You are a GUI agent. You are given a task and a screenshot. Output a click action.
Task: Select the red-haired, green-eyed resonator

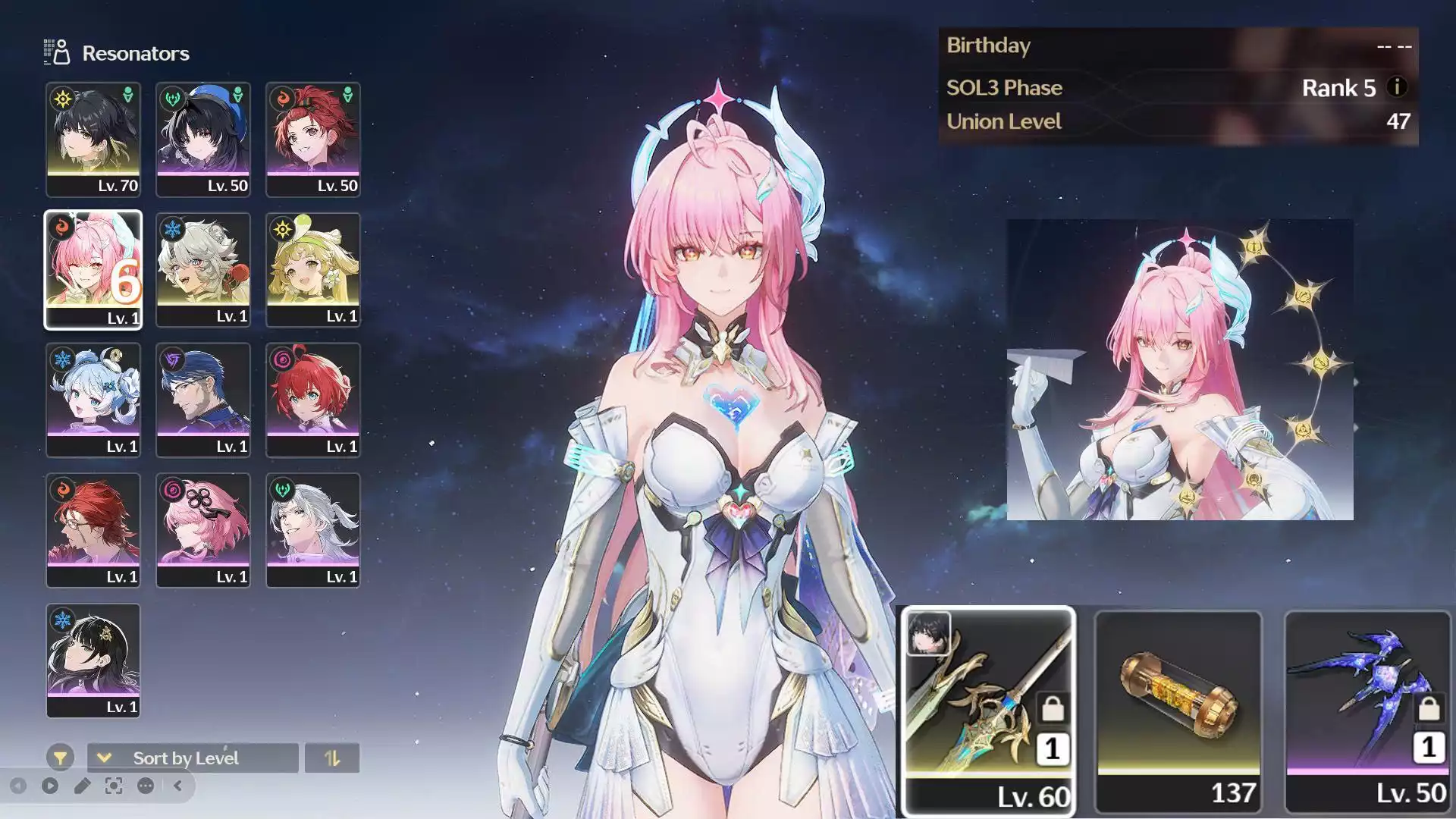pyautogui.click(x=313, y=400)
